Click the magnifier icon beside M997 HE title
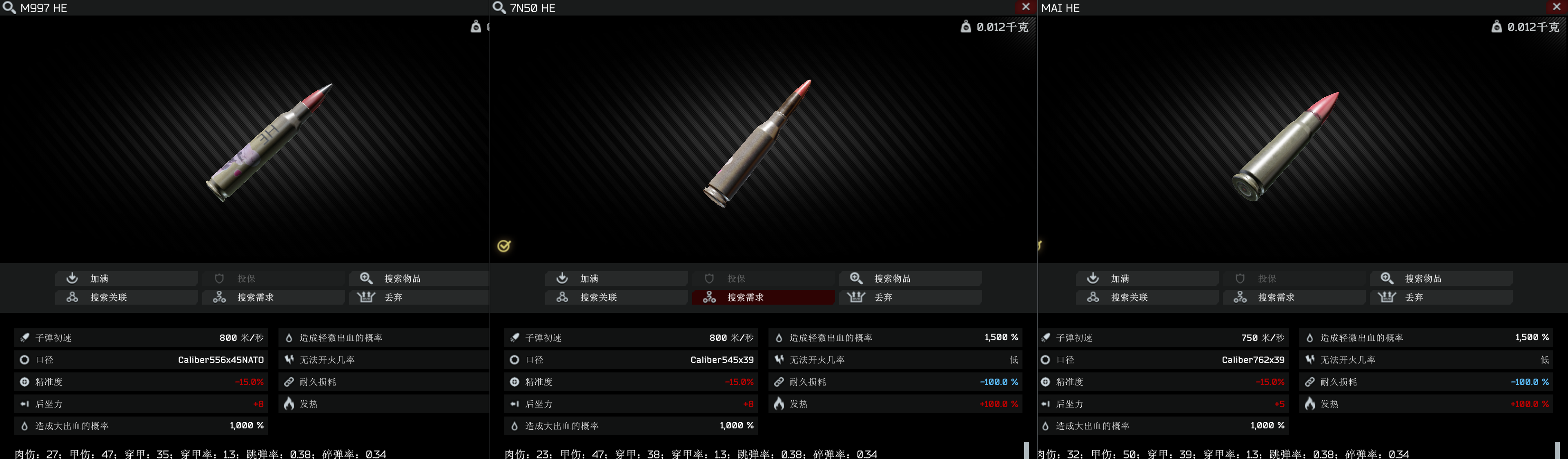Screen dimensions: 1568x459 9,8
